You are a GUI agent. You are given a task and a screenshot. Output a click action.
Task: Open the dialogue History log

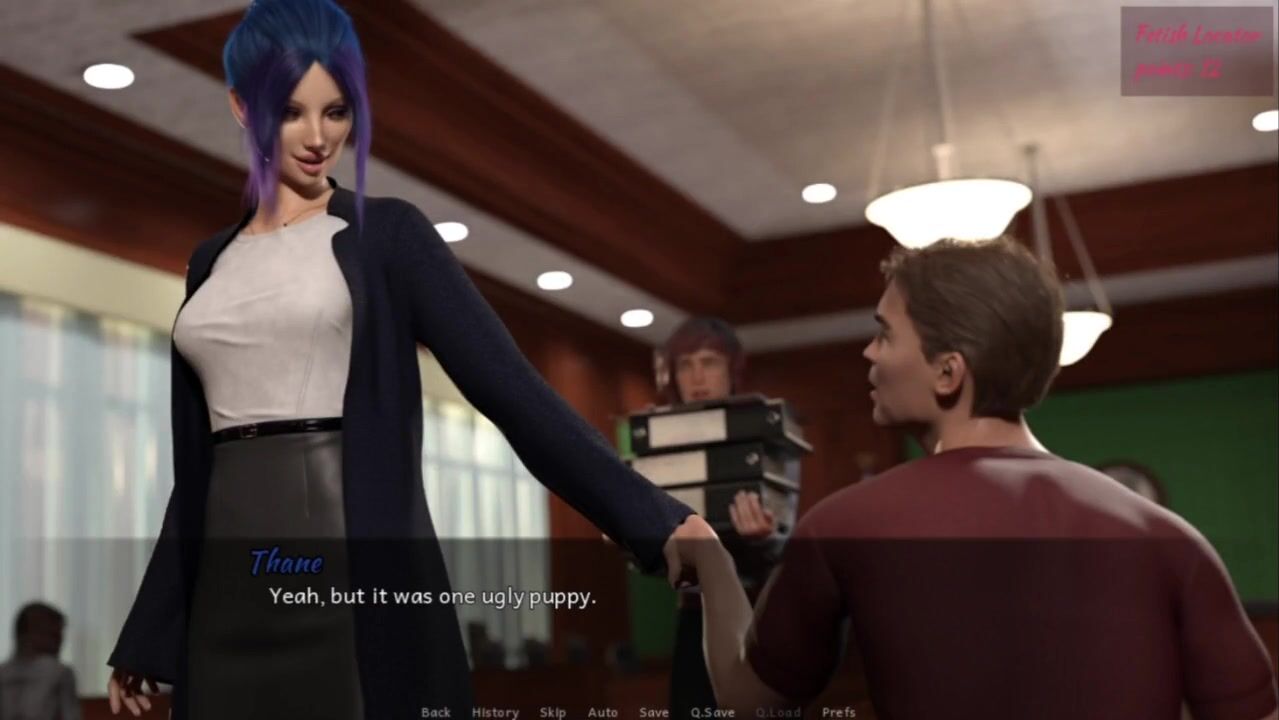point(495,712)
